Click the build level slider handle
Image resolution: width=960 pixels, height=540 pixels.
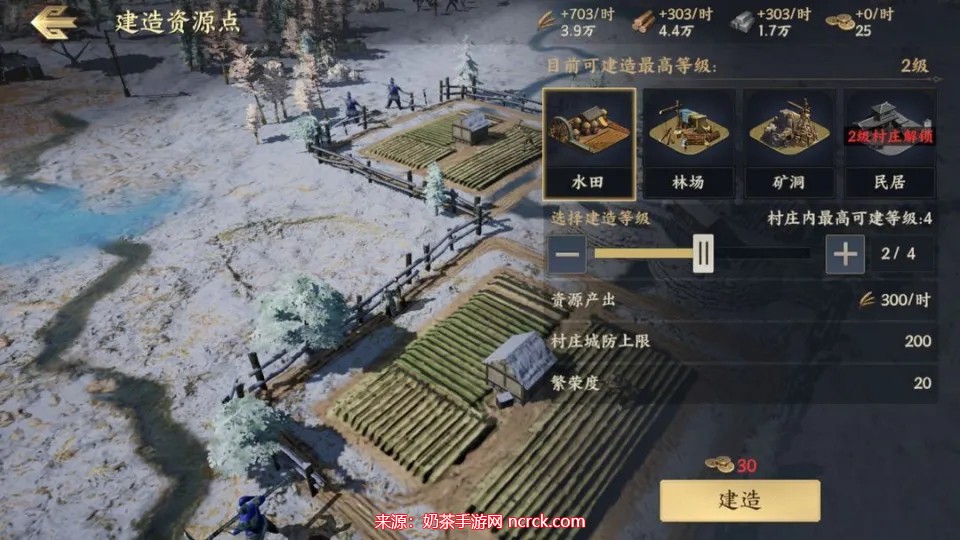click(704, 254)
